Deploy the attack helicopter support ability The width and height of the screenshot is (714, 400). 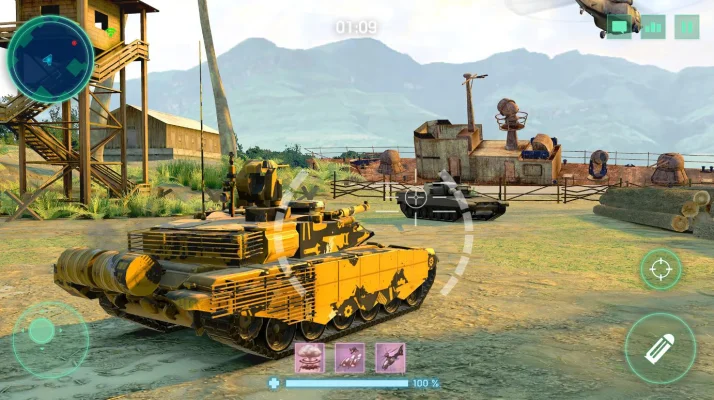point(390,357)
